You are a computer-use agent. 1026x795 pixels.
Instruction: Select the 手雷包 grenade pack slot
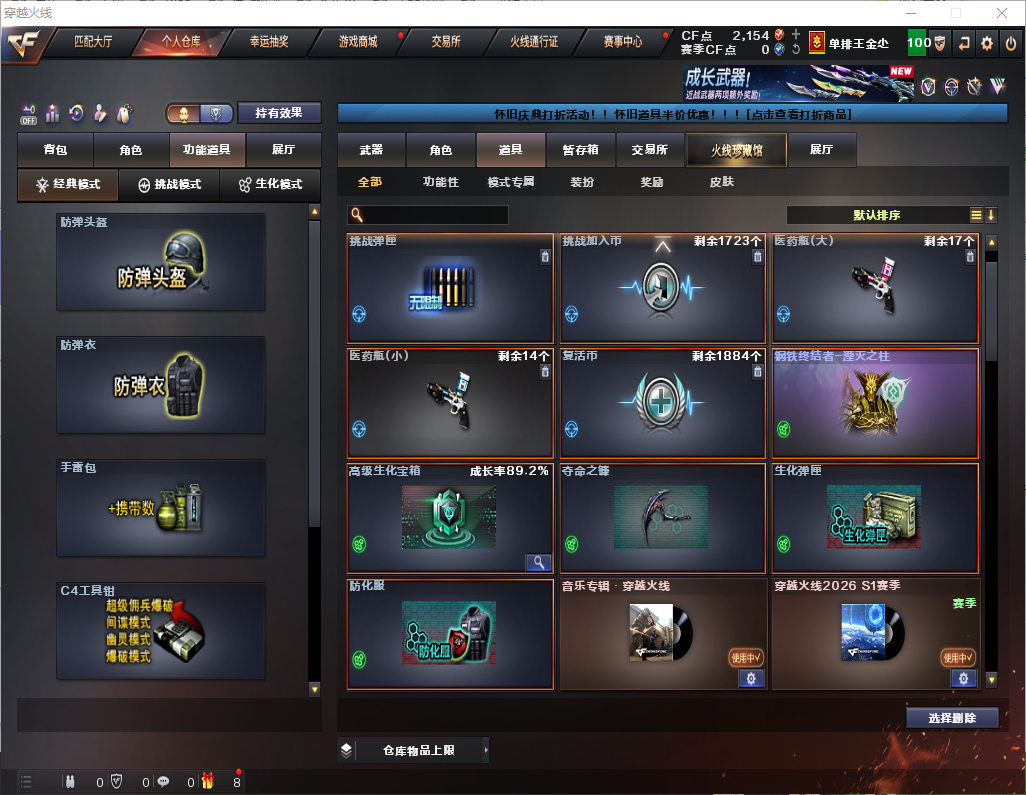pos(161,508)
